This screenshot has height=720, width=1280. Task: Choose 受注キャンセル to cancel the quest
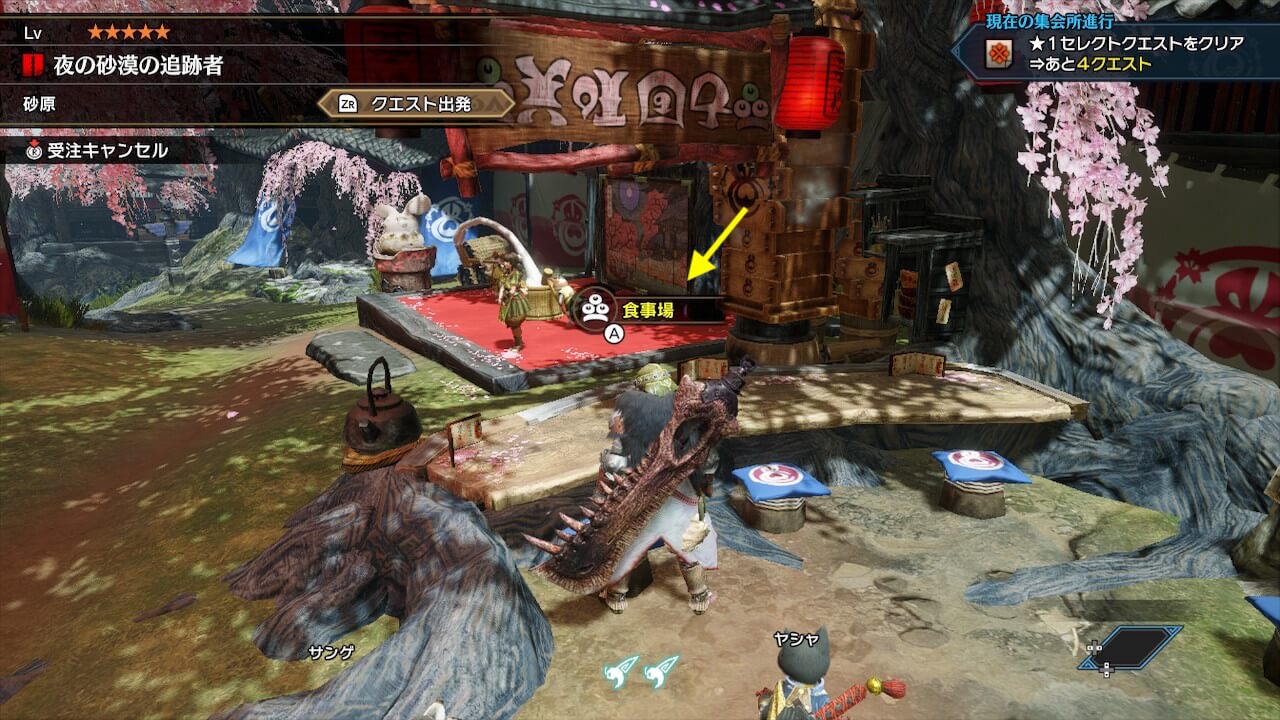pos(97,151)
